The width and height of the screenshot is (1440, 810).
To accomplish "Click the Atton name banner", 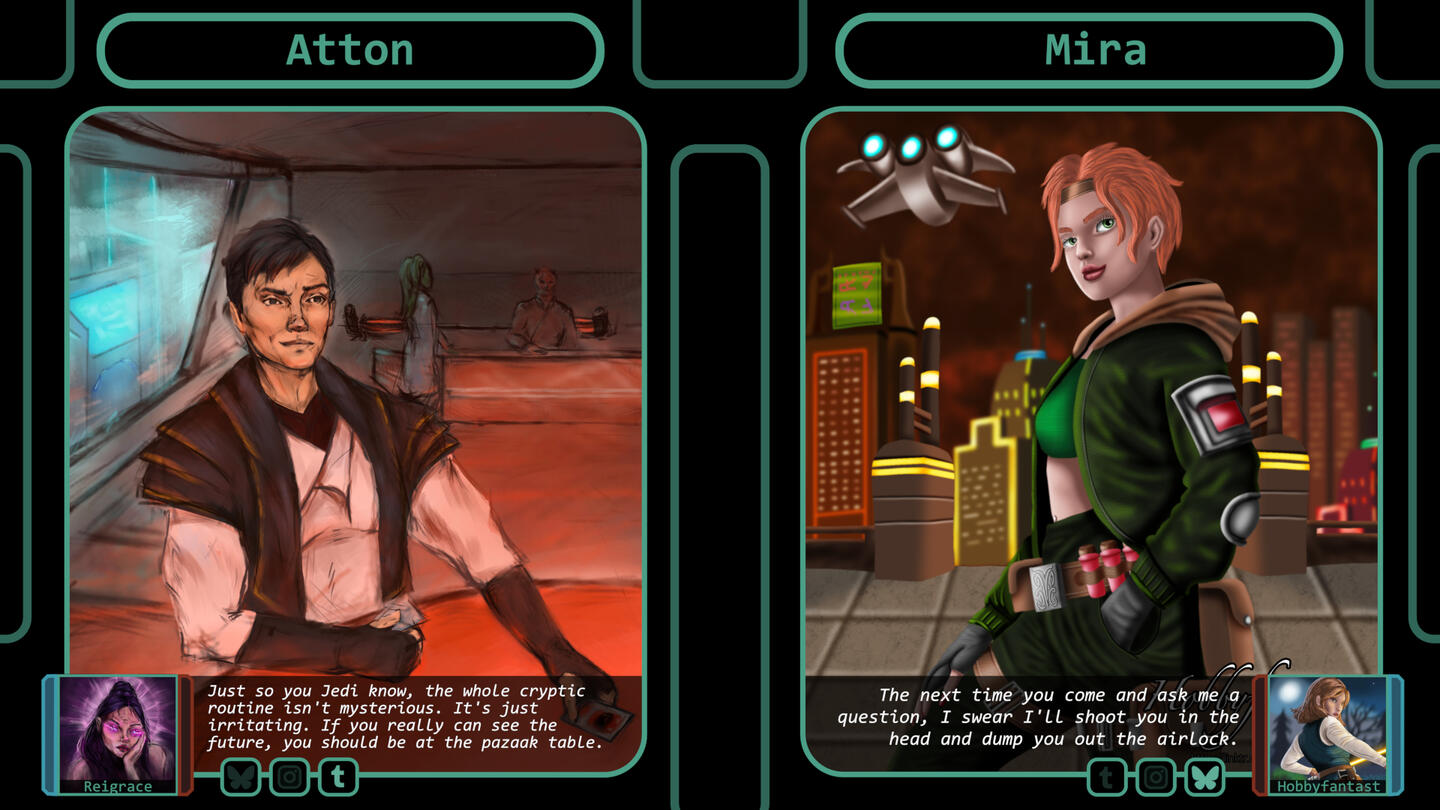I will tap(350, 51).
